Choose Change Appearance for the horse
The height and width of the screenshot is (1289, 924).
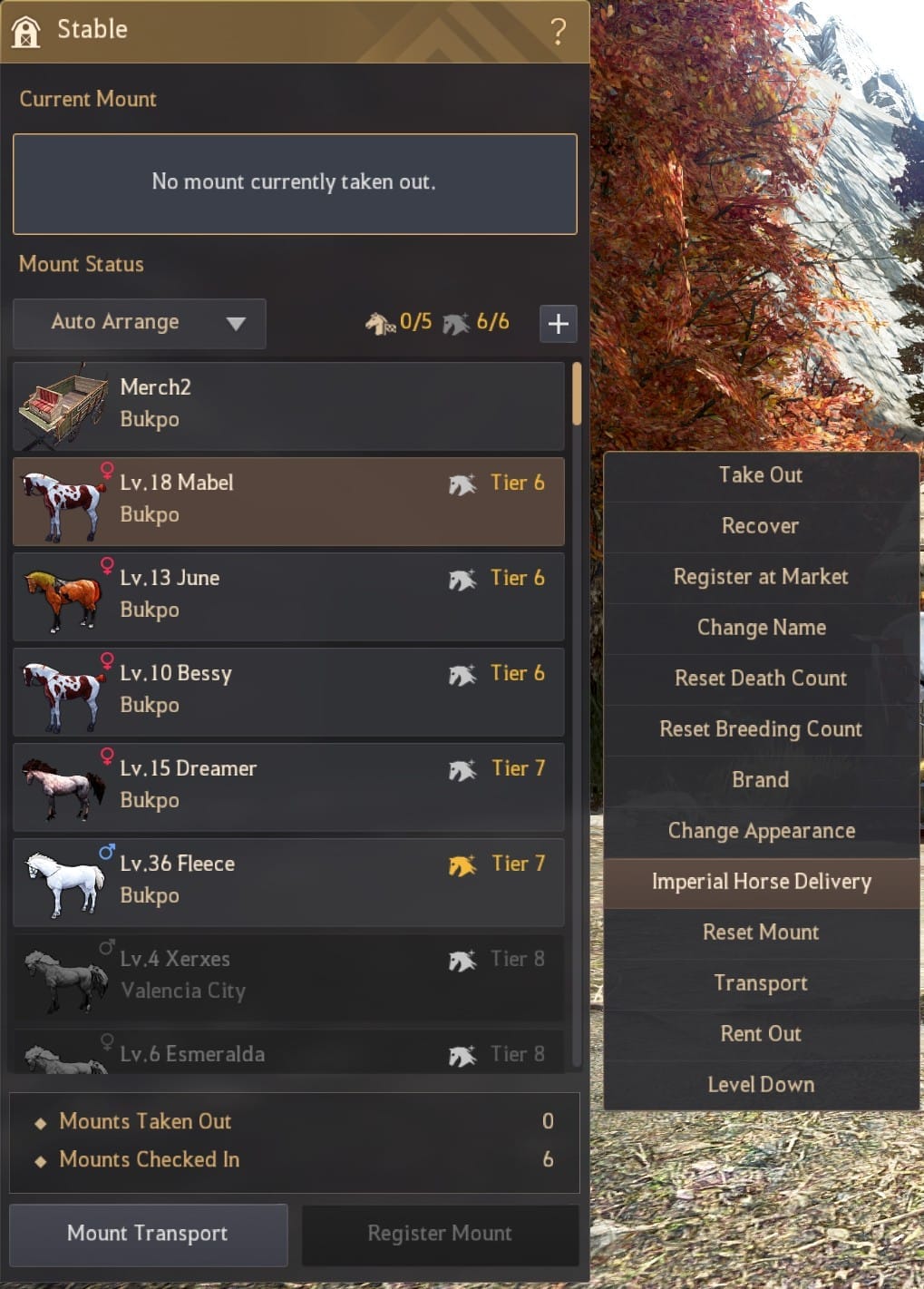point(761,831)
